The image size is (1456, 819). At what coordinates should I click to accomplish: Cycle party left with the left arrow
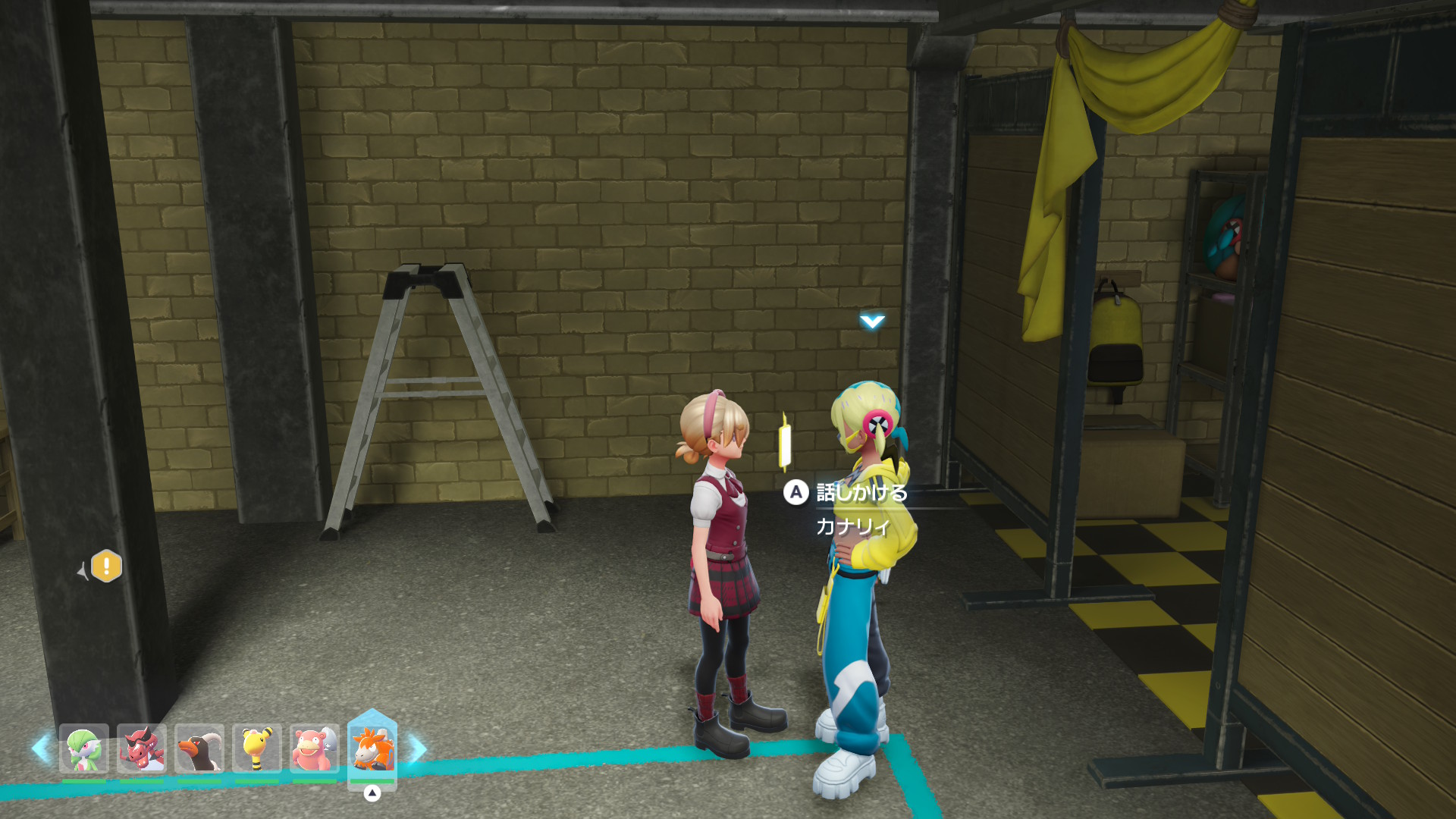41,748
